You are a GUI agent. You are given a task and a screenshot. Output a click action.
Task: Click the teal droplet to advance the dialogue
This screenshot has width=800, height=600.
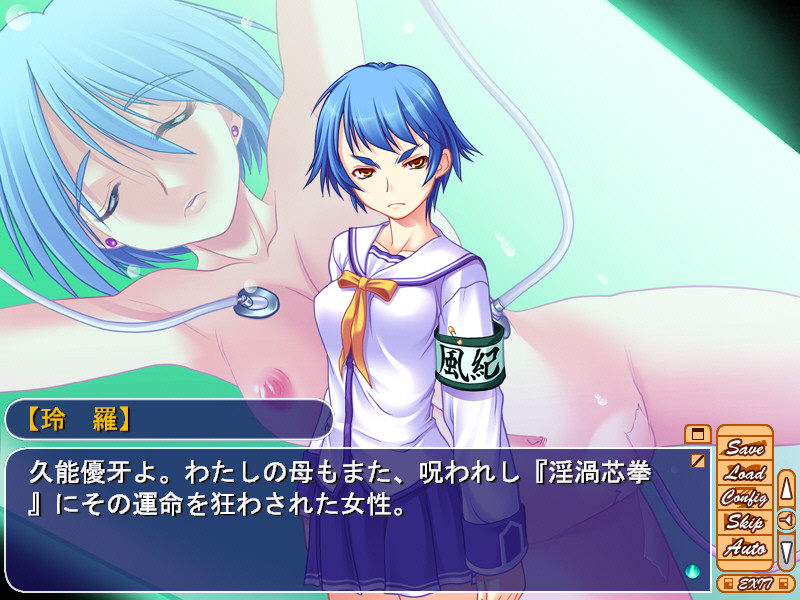[x=692, y=571]
